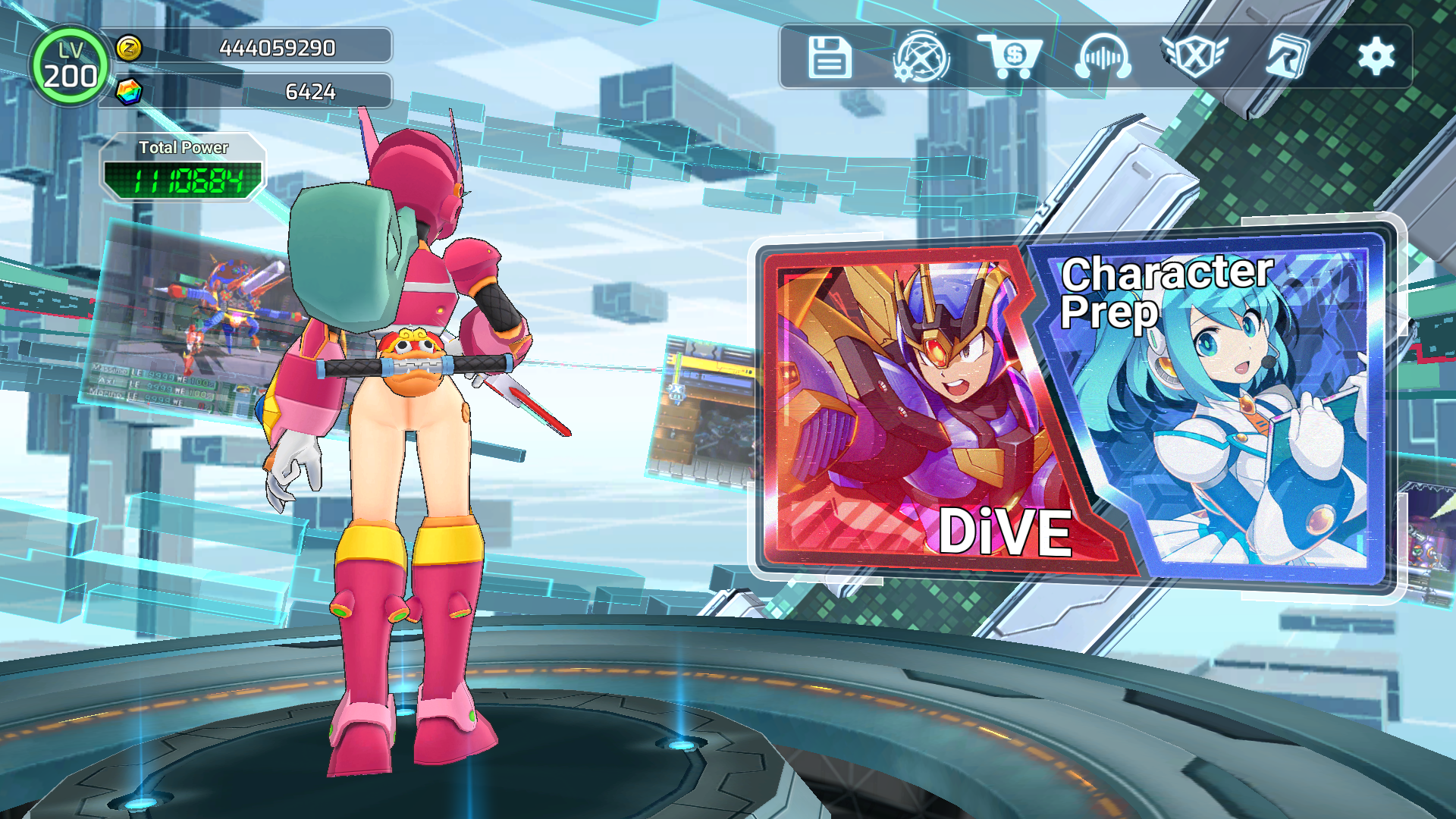Click the floppy disk save icon
1456x819 pixels.
(830, 57)
